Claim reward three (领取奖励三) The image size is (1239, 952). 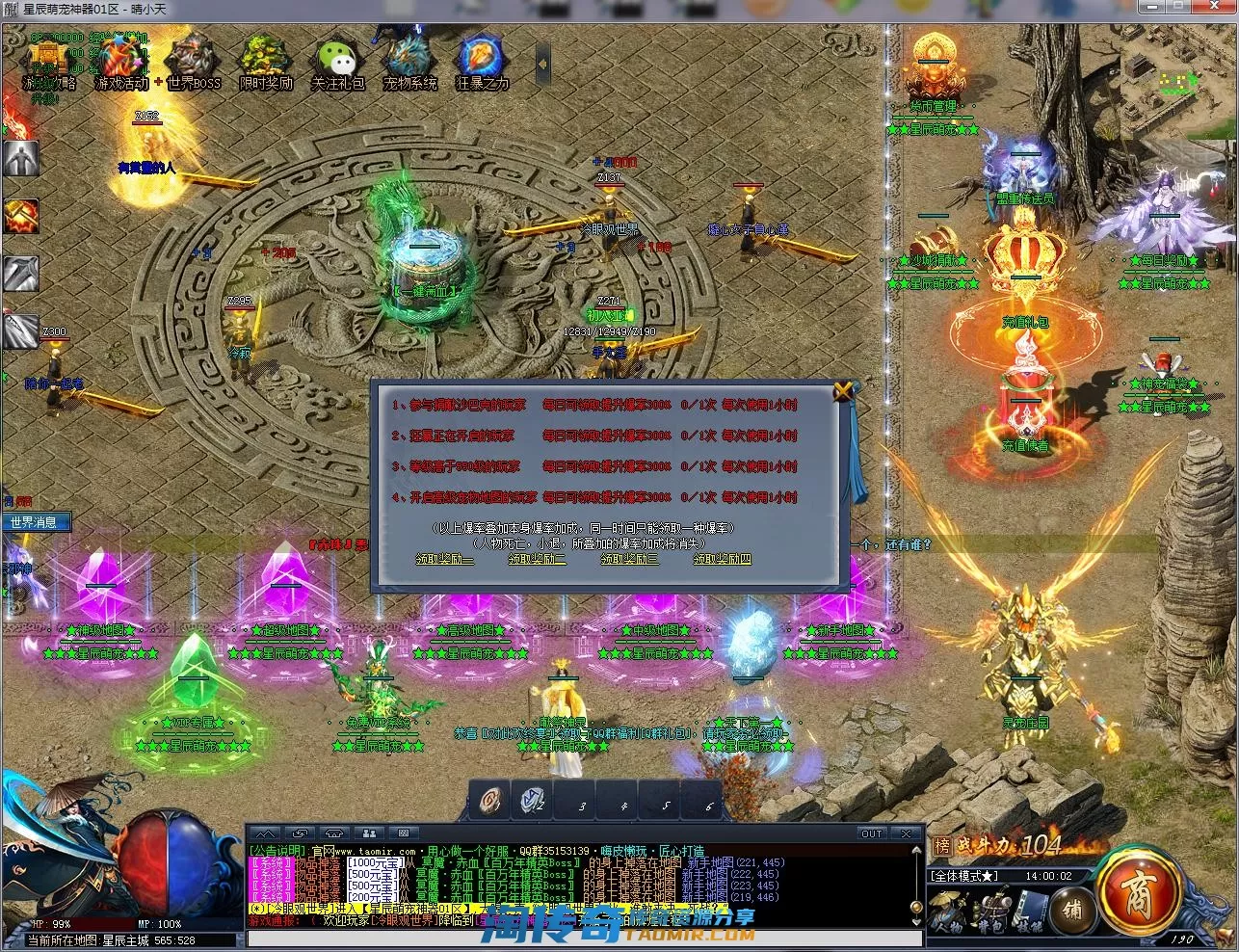click(629, 559)
